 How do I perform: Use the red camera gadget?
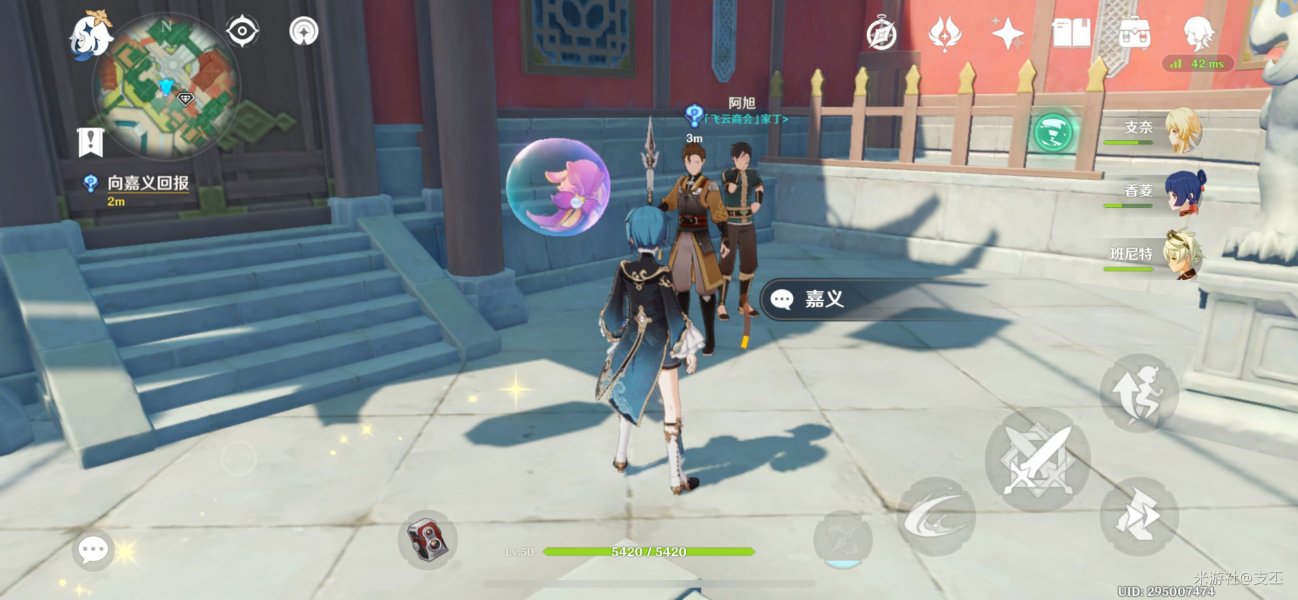click(428, 541)
